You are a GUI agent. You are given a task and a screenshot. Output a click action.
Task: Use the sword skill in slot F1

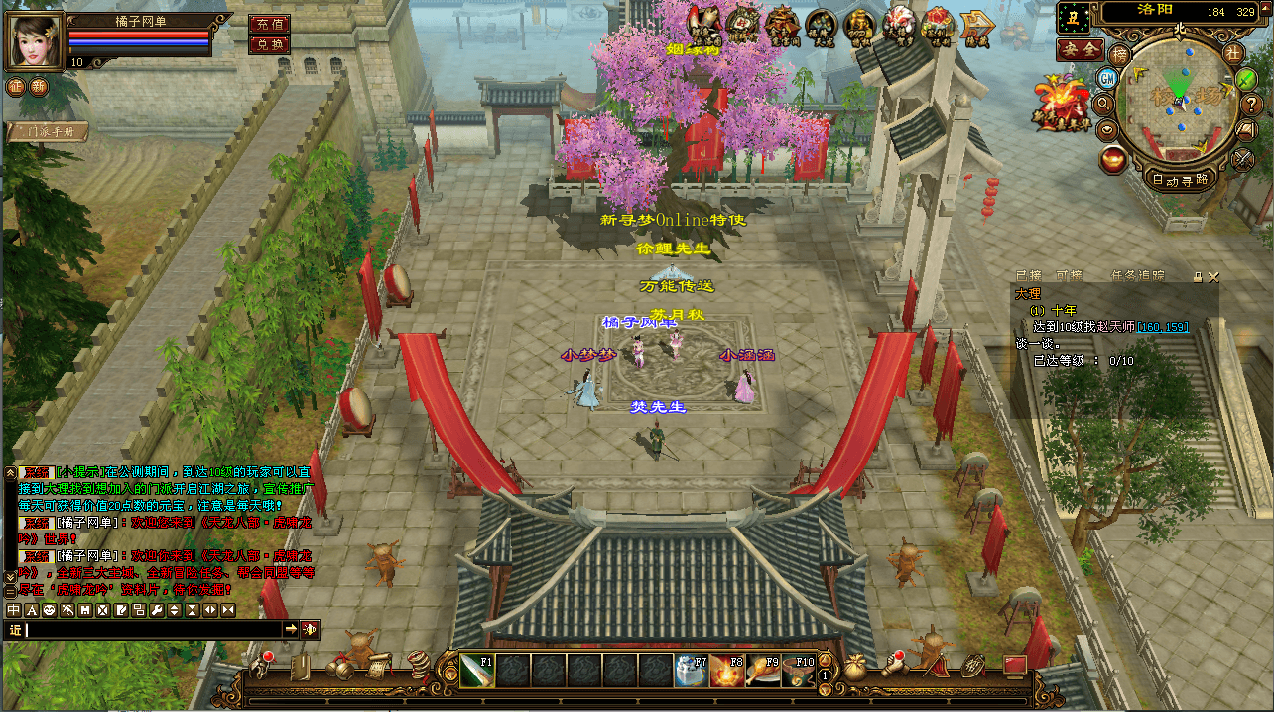pyautogui.click(x=477, y=670)
